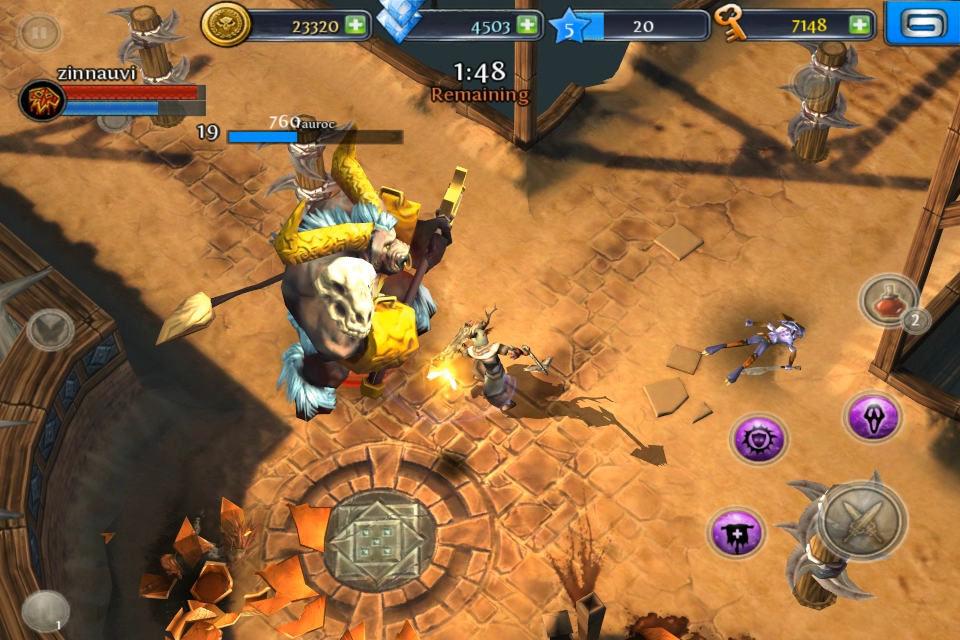Activate the screaming mask skill
Image resolution: width=960 pixels, height=640 pixels.
pyautogui.click(x=871, y=416)
